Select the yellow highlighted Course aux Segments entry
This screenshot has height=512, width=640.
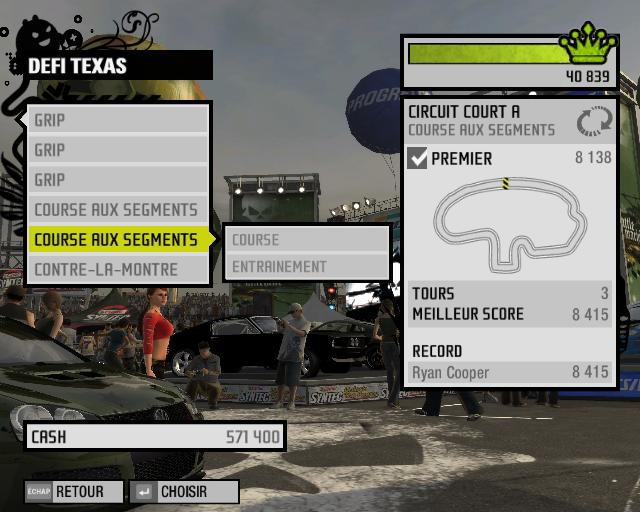(118, 240)
